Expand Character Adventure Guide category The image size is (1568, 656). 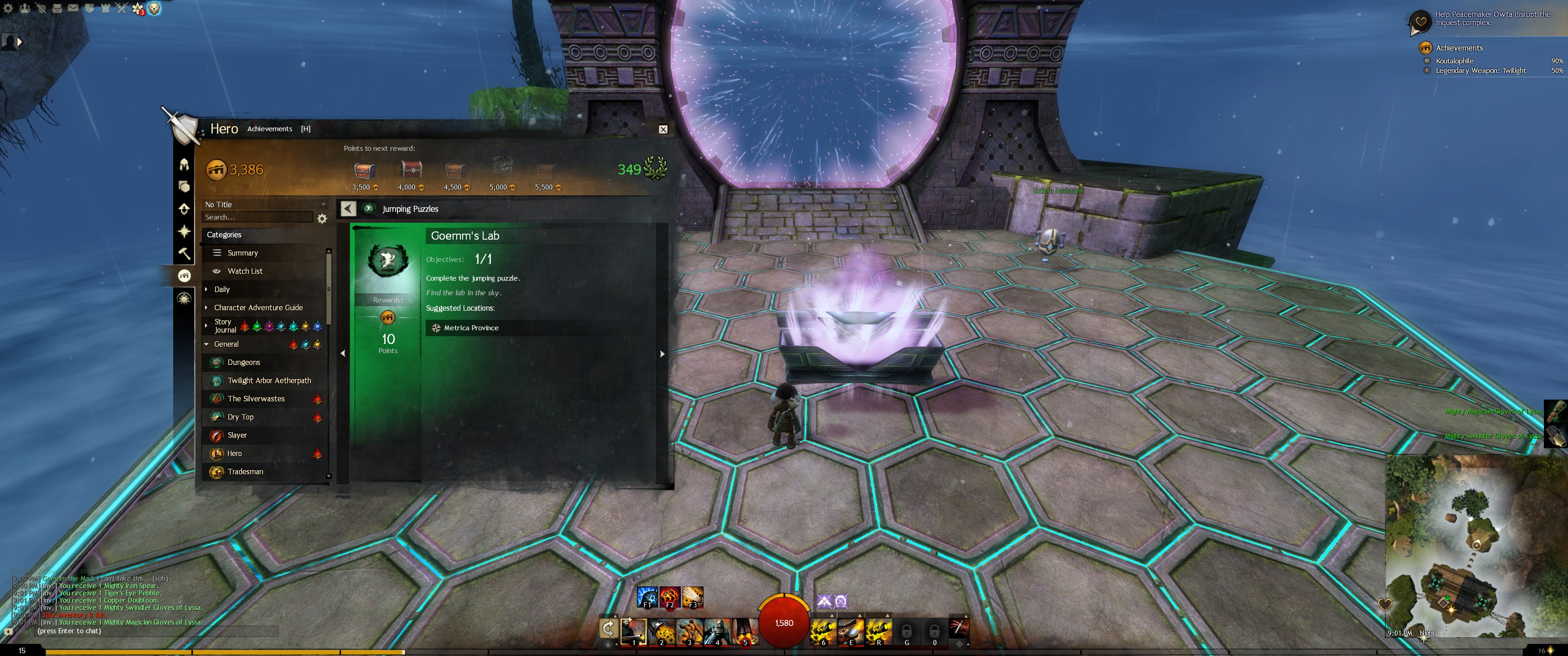(258, 308)
